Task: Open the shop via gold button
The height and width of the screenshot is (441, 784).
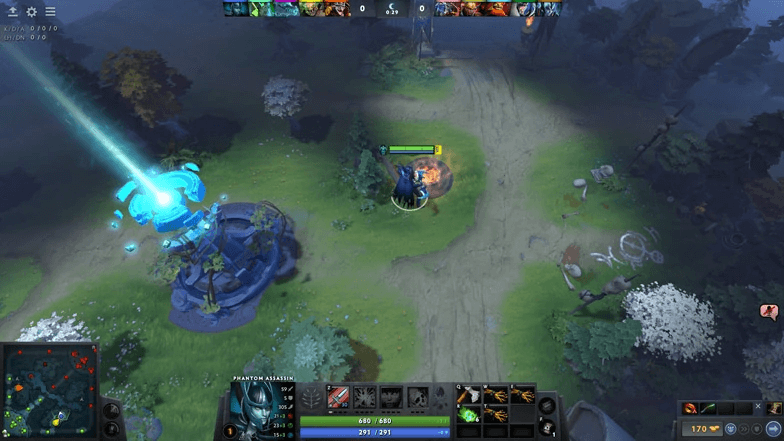Action: (x=701, y=429)
